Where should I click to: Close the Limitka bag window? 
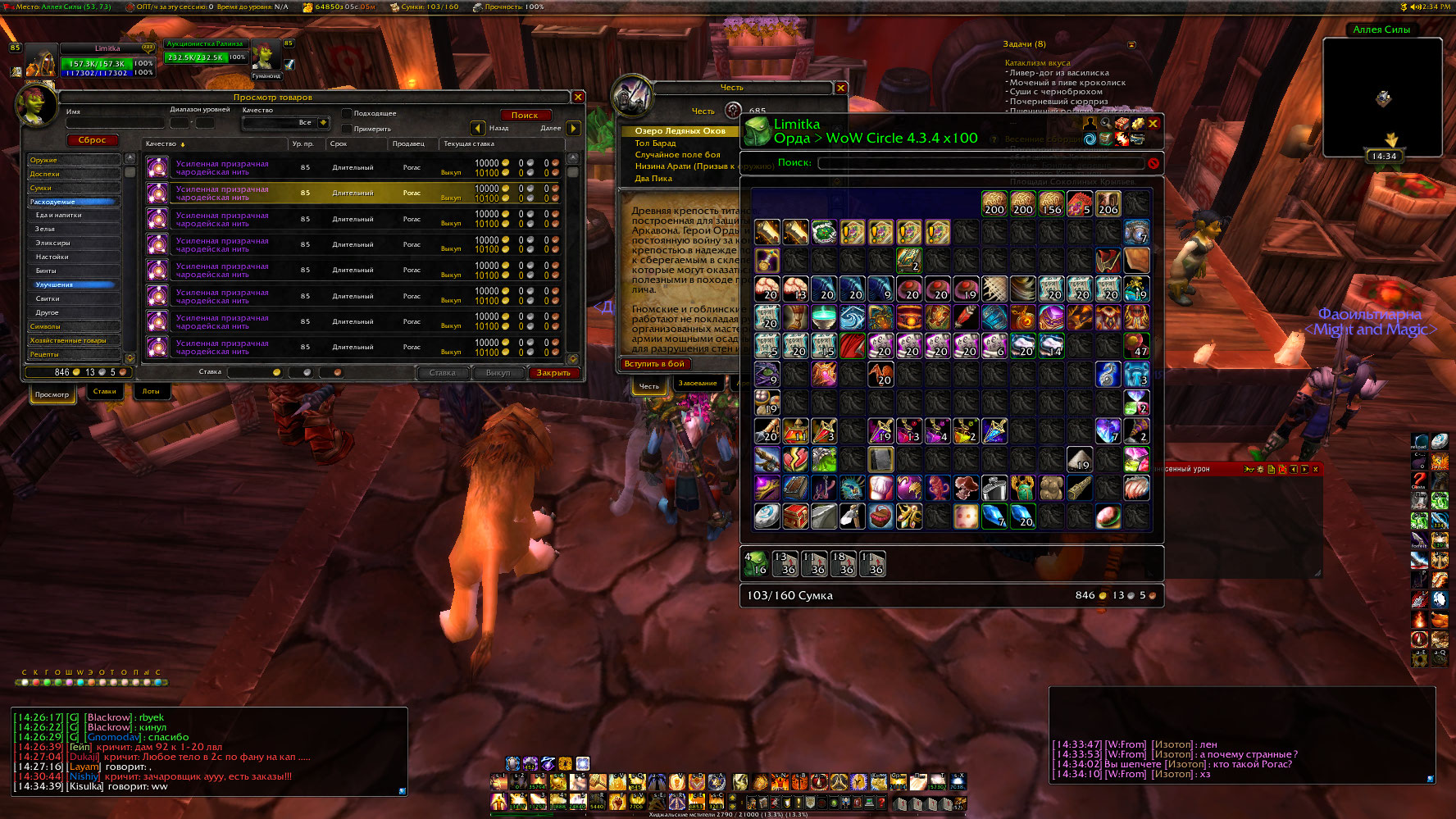[x=1153, y=124]
